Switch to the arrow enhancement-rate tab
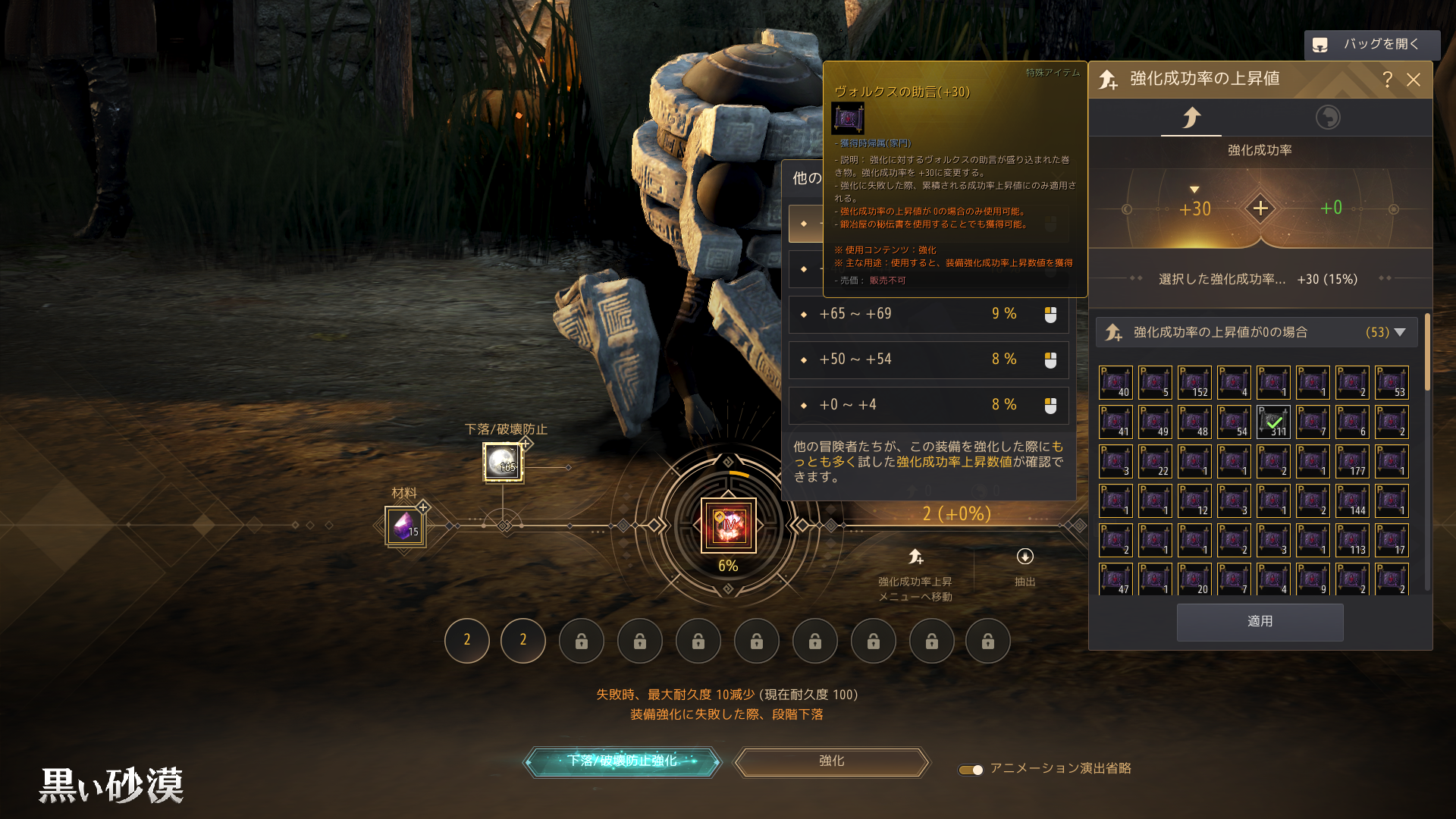1456x819 pixels. point(1191,118)
